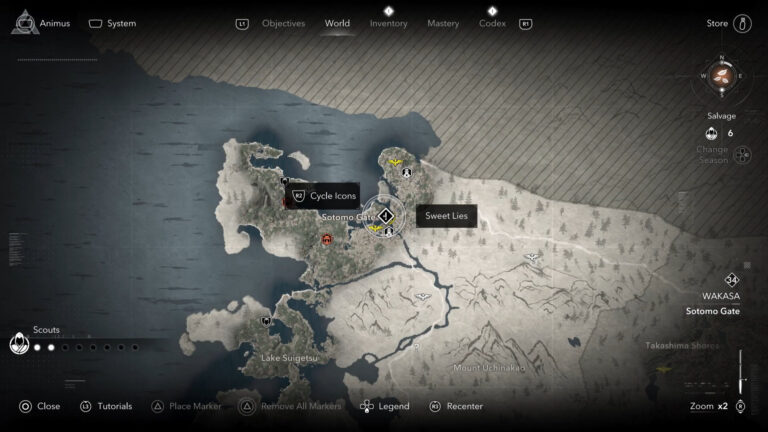Switch to the Objectives tab
The height and width of the screenshot is (432, 768).
coord(284,23)
